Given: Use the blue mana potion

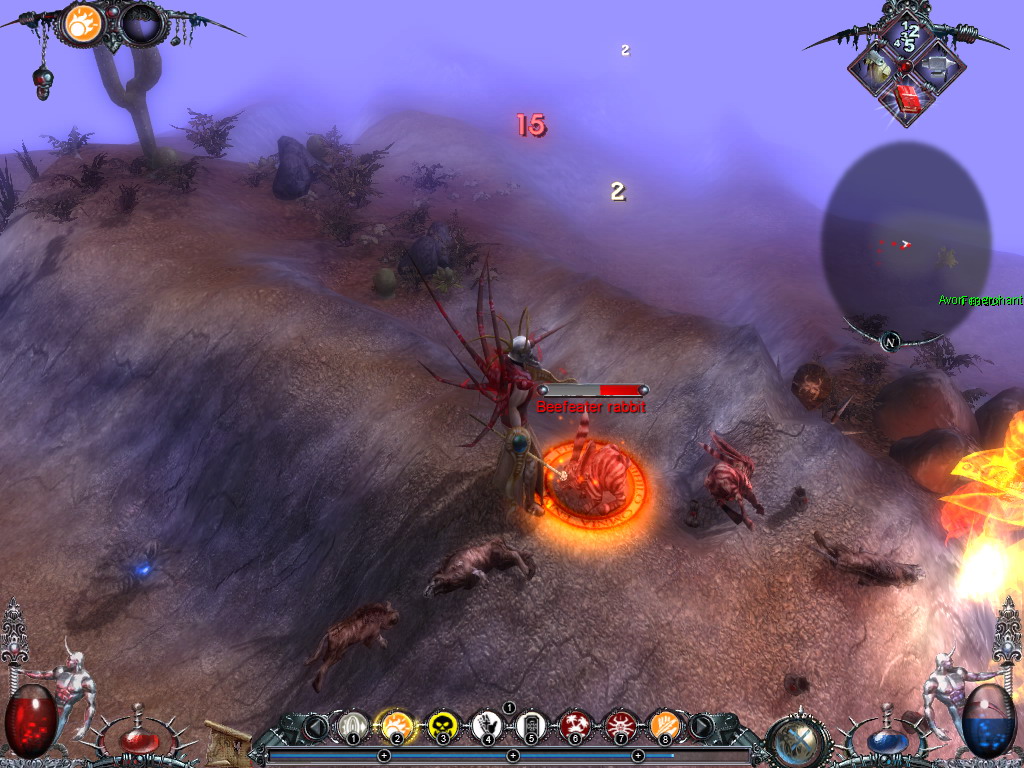Looking at the screenshot, I should 883,741.
